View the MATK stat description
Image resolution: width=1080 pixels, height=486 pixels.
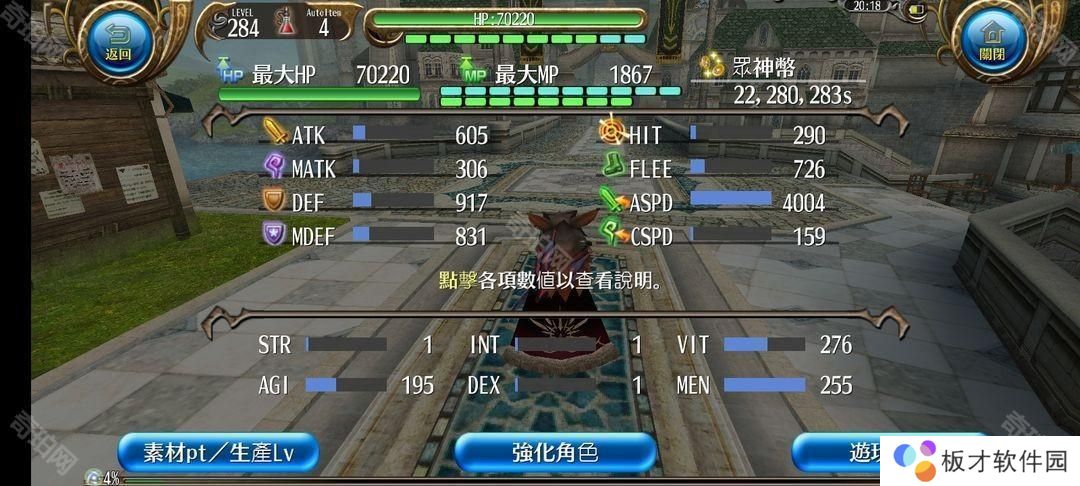click(x=375, y=169)
